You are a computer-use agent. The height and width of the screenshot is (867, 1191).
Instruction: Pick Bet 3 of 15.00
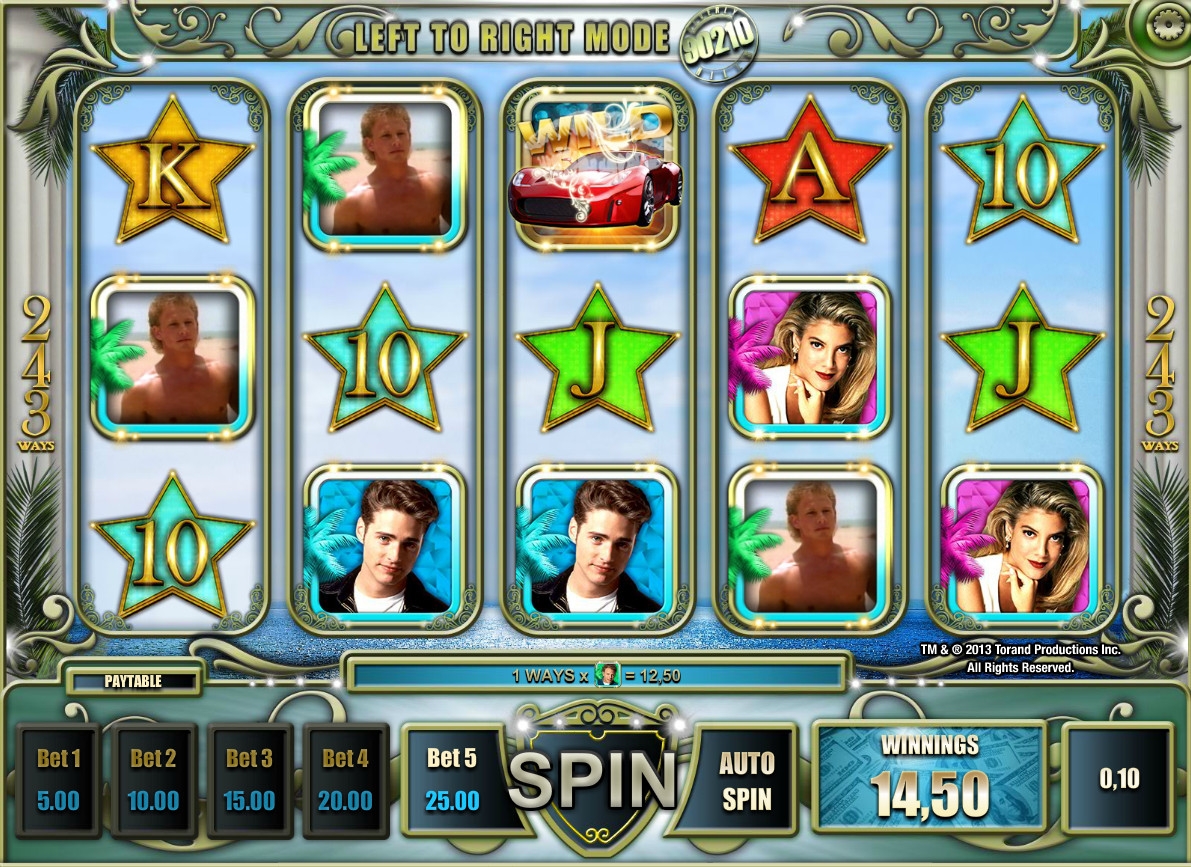point(249,779)
